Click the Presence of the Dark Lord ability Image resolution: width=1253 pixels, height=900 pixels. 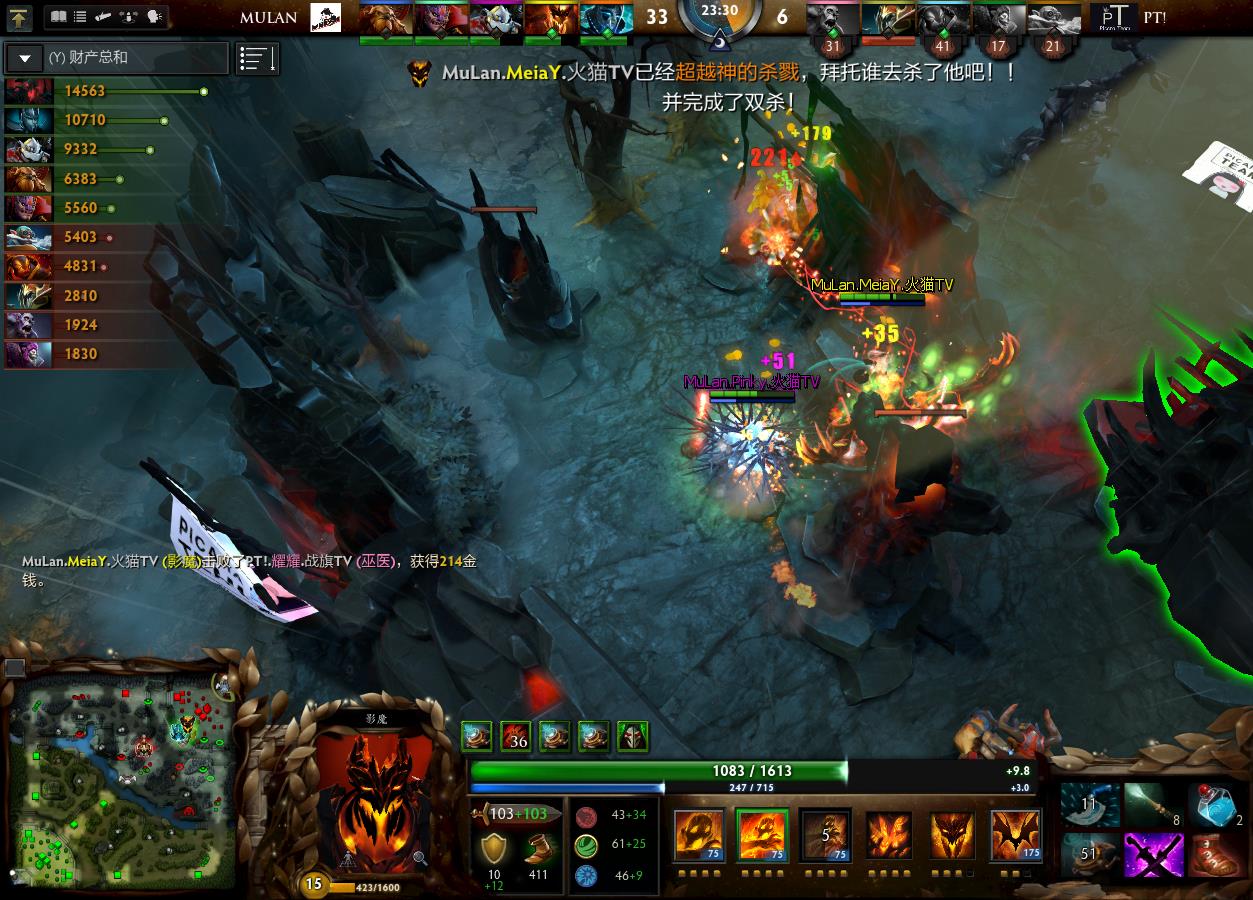click(x=952, y=835)
